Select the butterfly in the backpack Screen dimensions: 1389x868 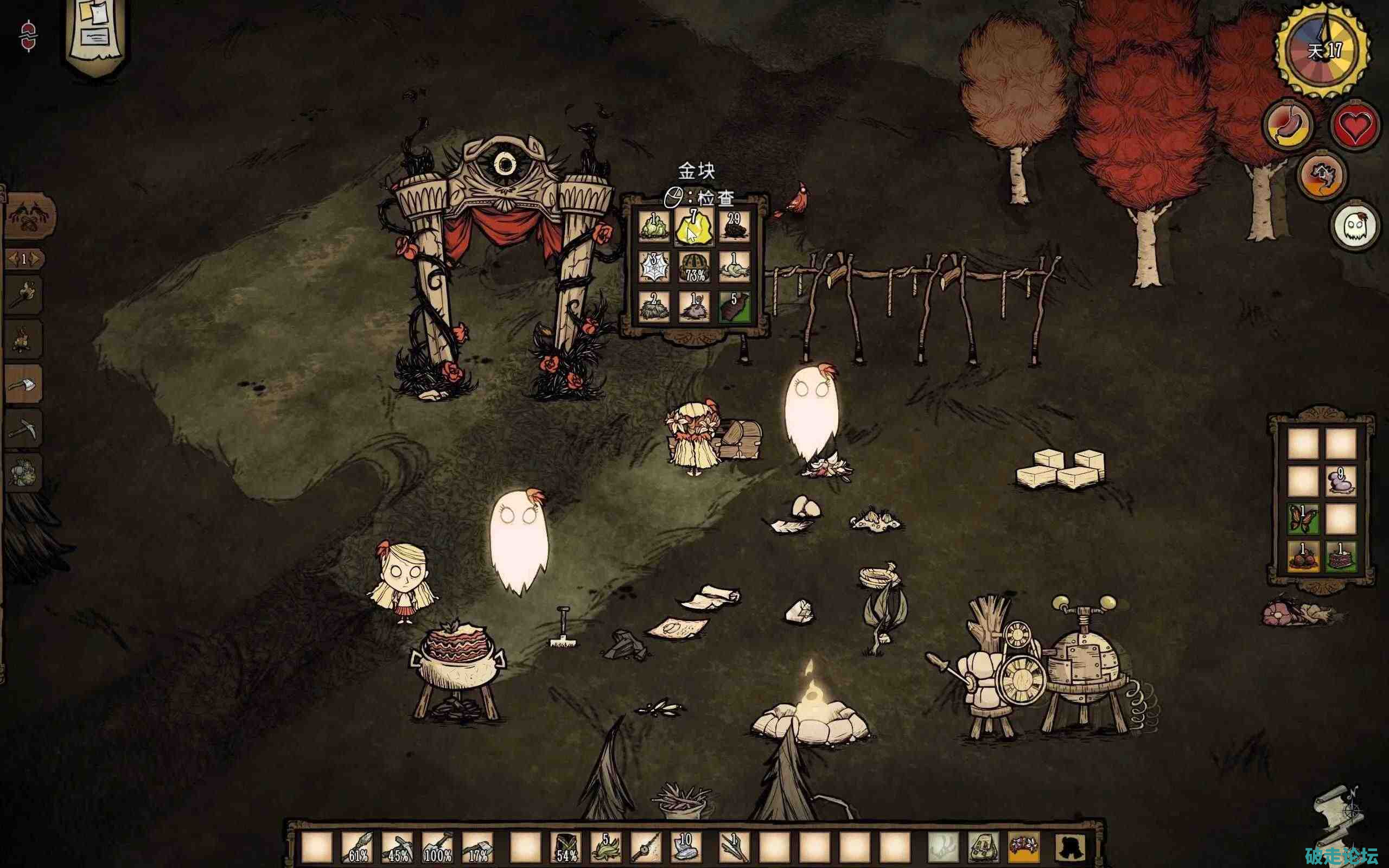click(1302, 519)
